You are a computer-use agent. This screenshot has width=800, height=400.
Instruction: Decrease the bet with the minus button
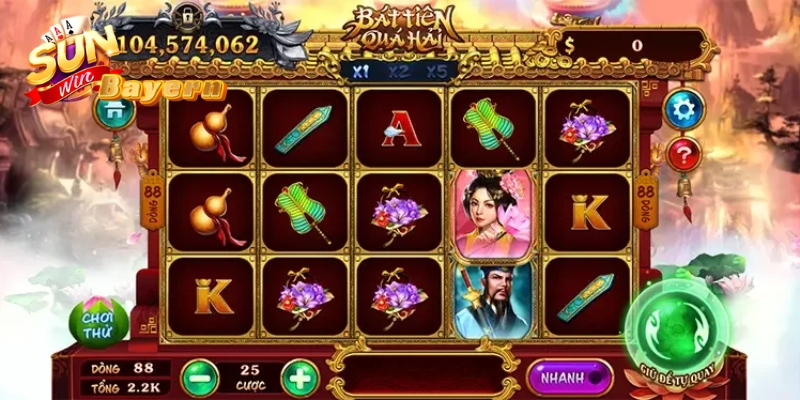point(199,376)
